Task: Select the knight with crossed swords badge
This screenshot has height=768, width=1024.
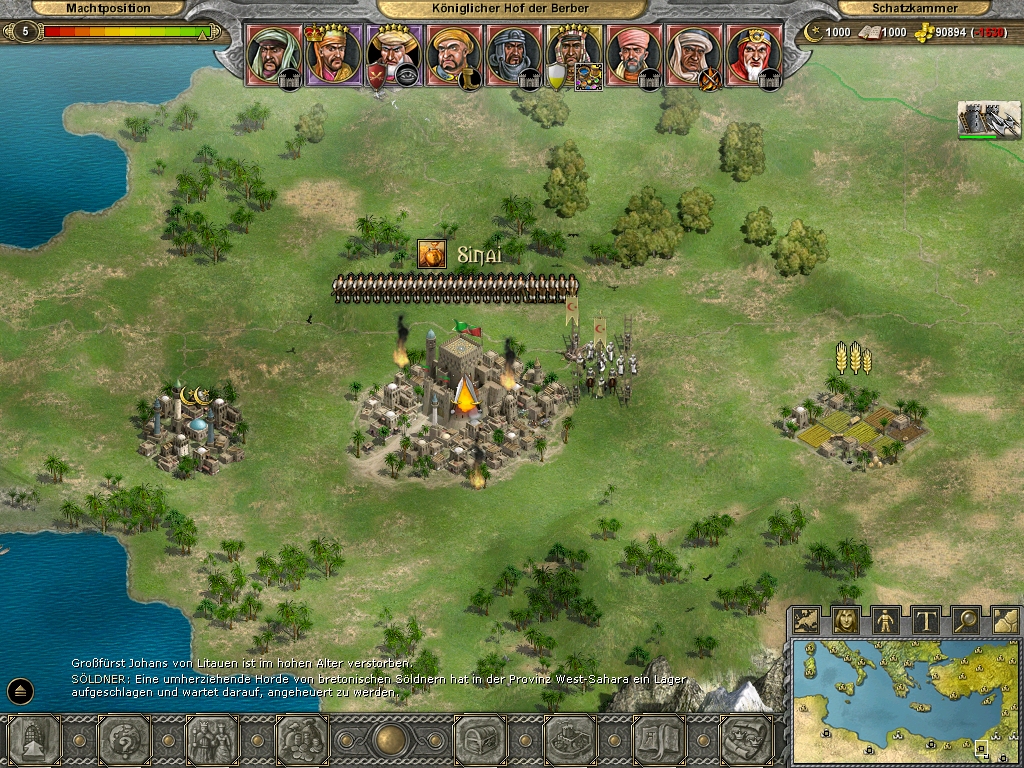Action: [693, 54]
